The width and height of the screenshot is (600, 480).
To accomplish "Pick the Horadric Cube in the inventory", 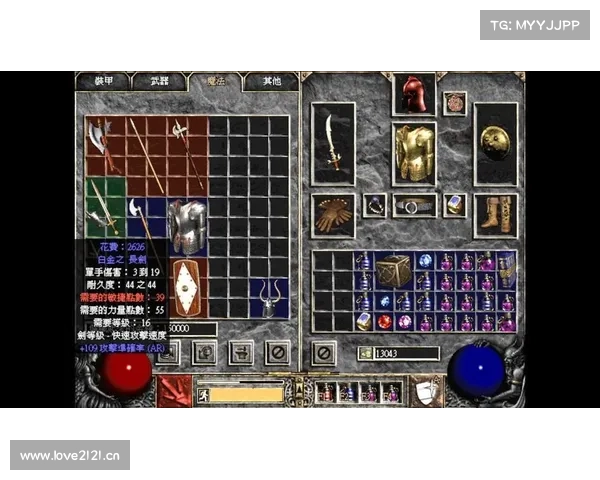I will [392, 270].
